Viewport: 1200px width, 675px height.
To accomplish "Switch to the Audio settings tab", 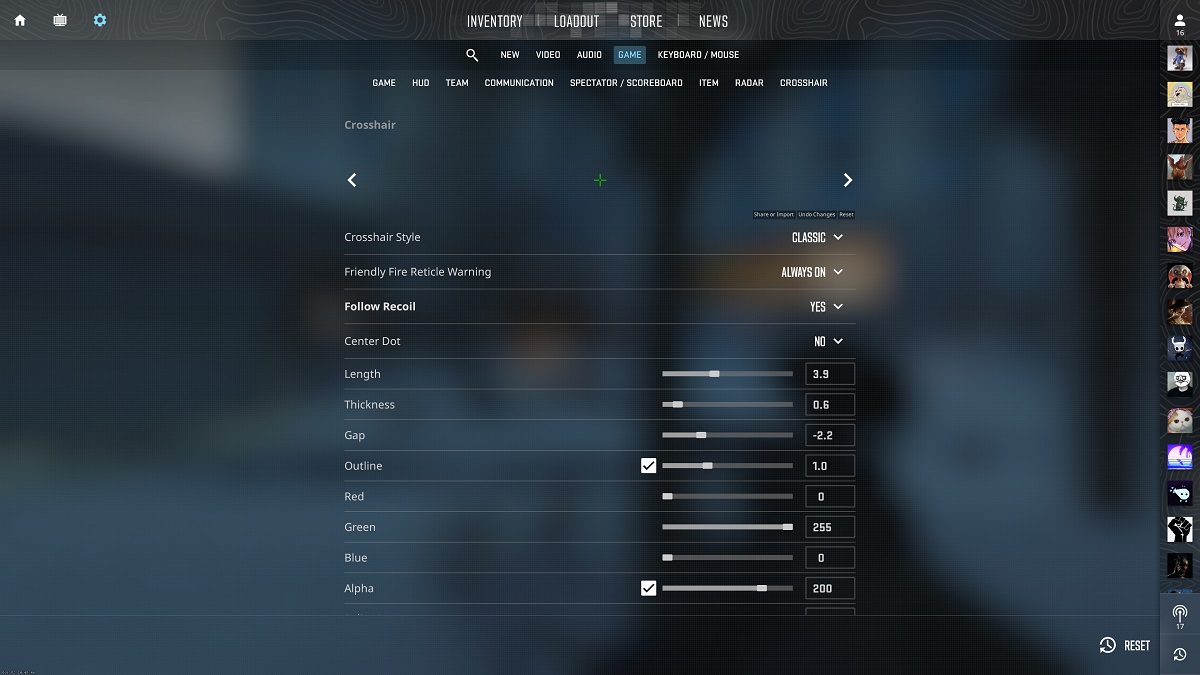I will (589, 55).
